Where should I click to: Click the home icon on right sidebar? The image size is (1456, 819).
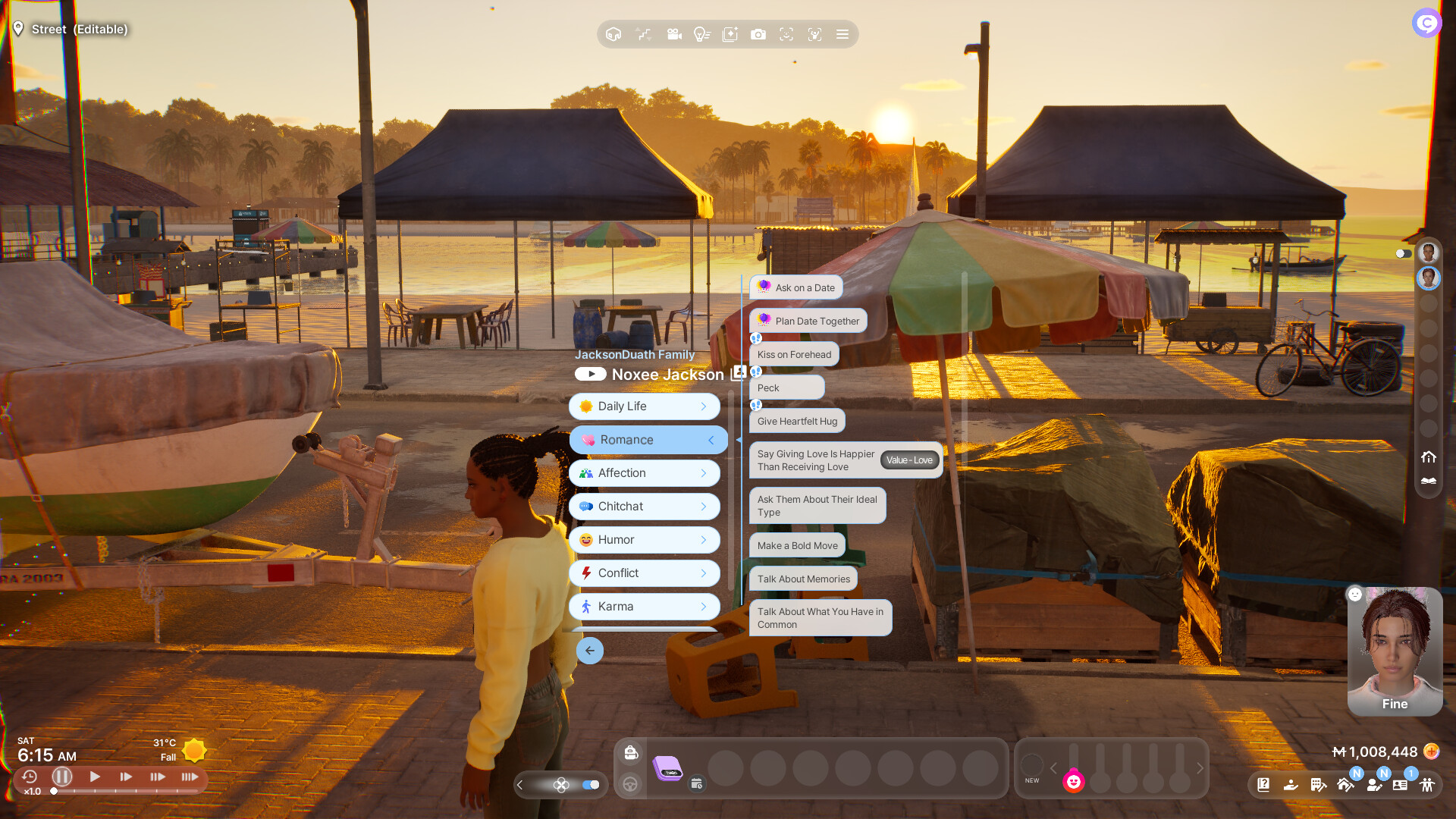pyautogui.click(x=1429, y=457)
